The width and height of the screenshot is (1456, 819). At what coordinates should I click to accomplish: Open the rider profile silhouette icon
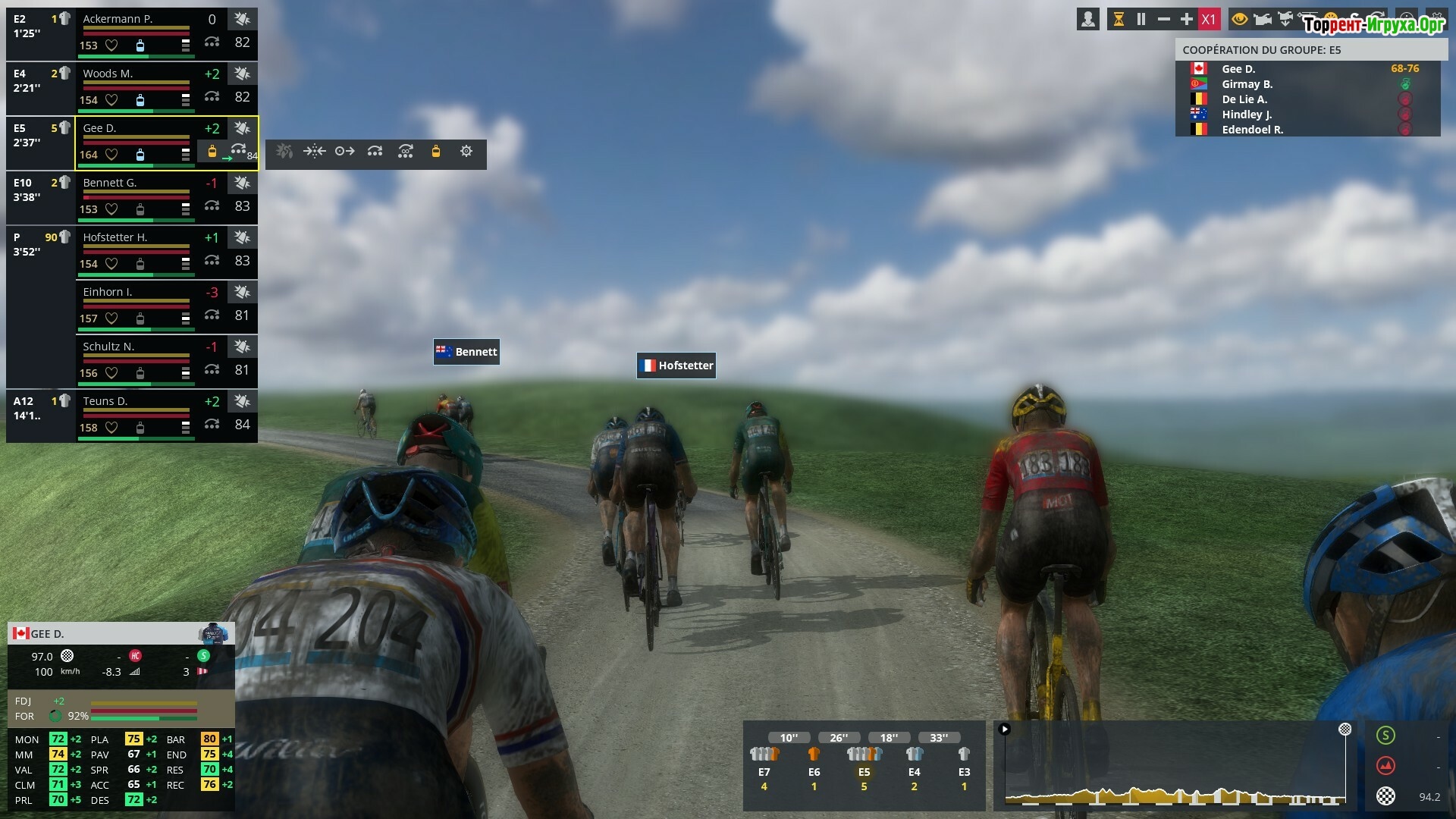point(1088,20)
